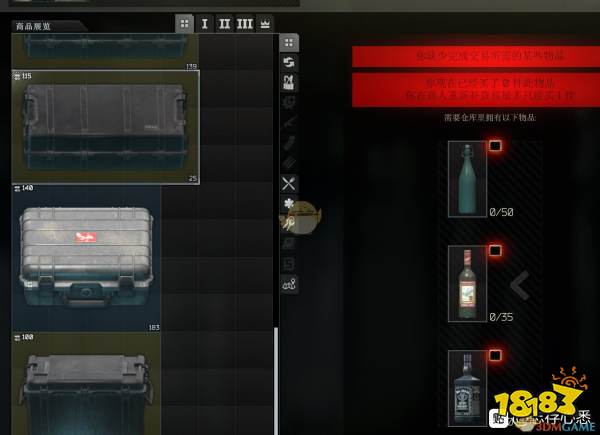Switch to loyalty level II tab

tap(225, 23)
